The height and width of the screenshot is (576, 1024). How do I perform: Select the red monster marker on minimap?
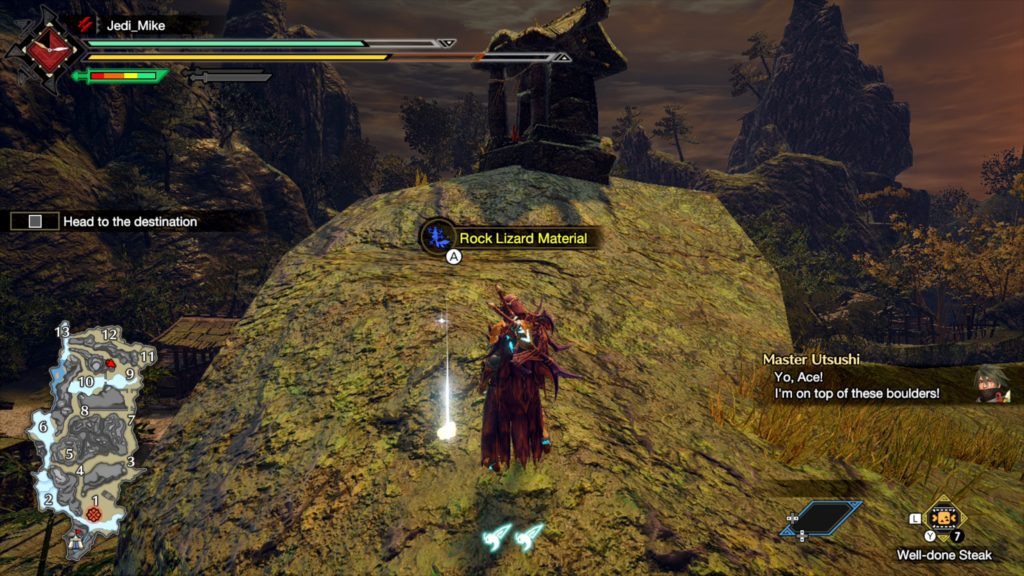(x=109, y=363)
